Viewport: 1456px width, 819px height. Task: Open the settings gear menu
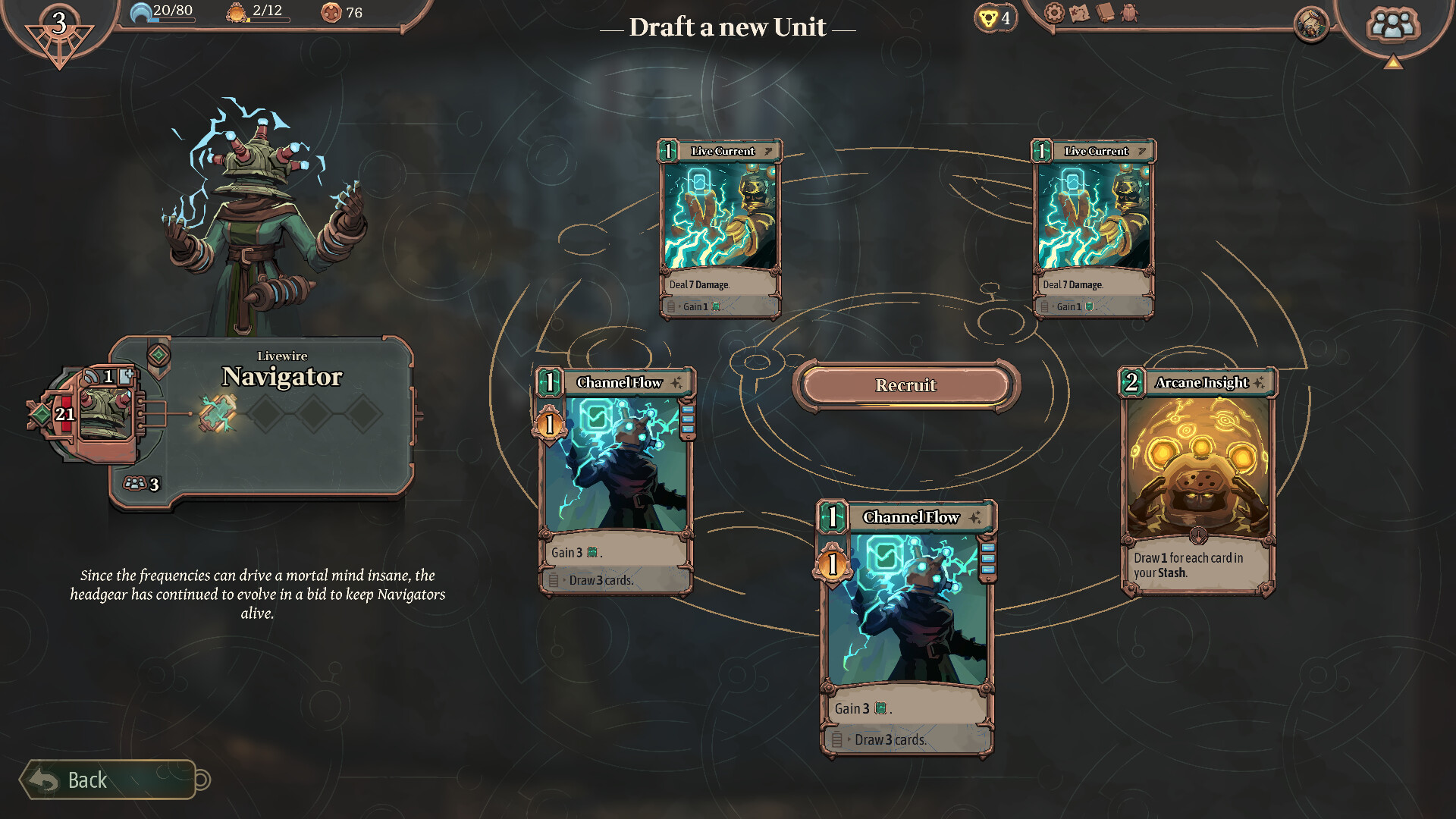[1054, 13]
